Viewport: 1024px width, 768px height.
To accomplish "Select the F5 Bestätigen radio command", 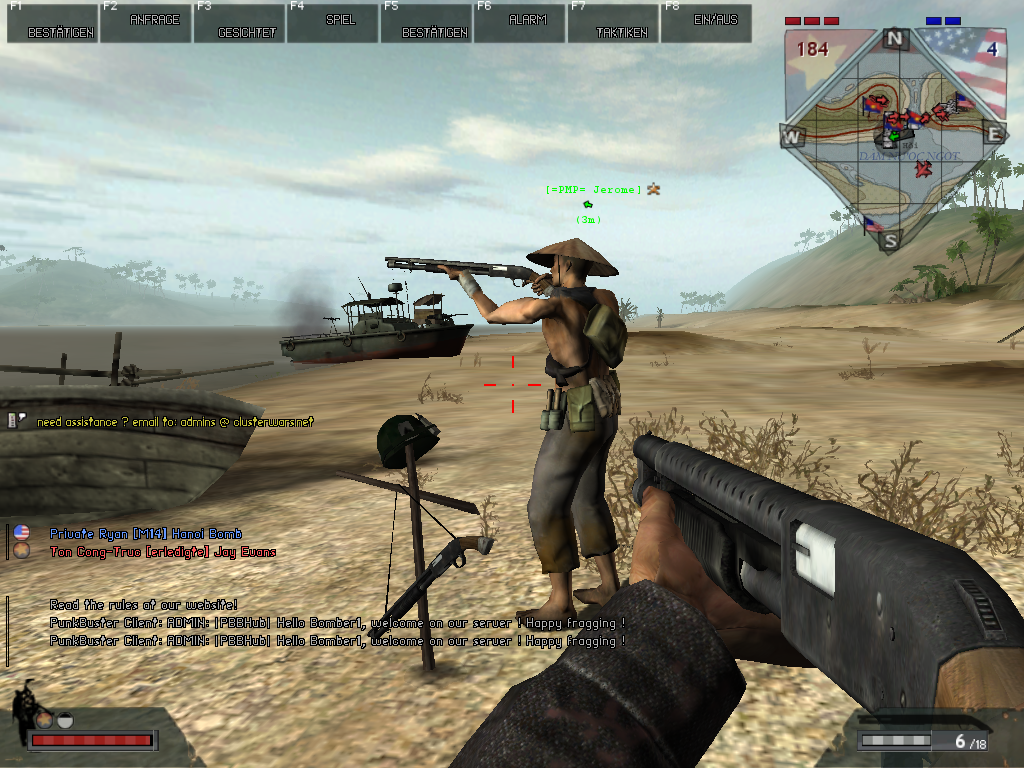I will [426, 23].
